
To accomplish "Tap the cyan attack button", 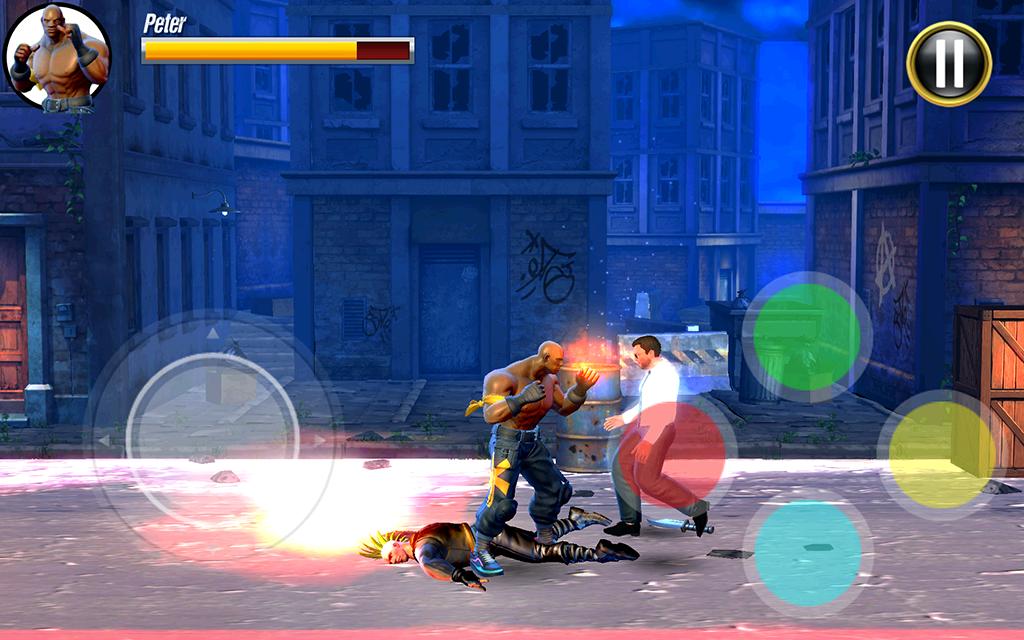I will (807, 553).
